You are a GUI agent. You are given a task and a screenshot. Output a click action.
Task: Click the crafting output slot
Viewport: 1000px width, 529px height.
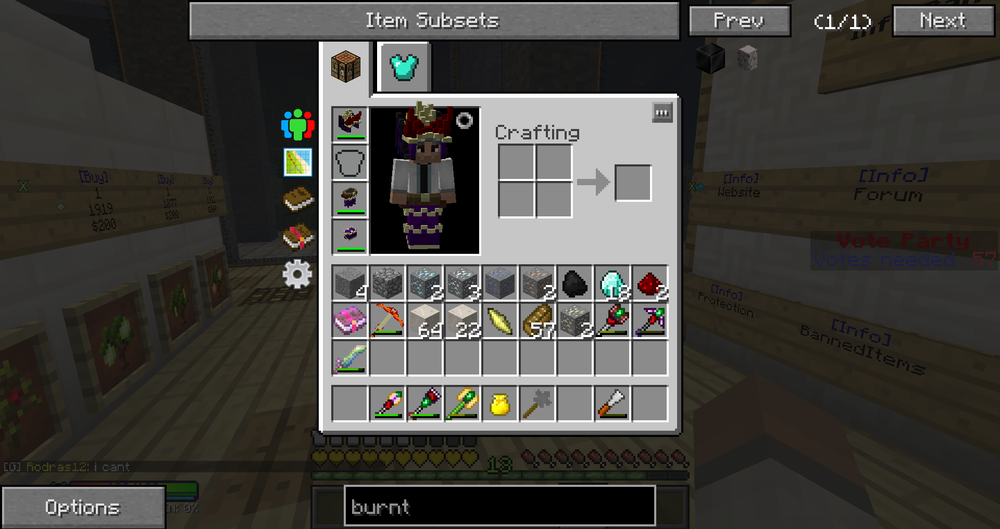633,183
